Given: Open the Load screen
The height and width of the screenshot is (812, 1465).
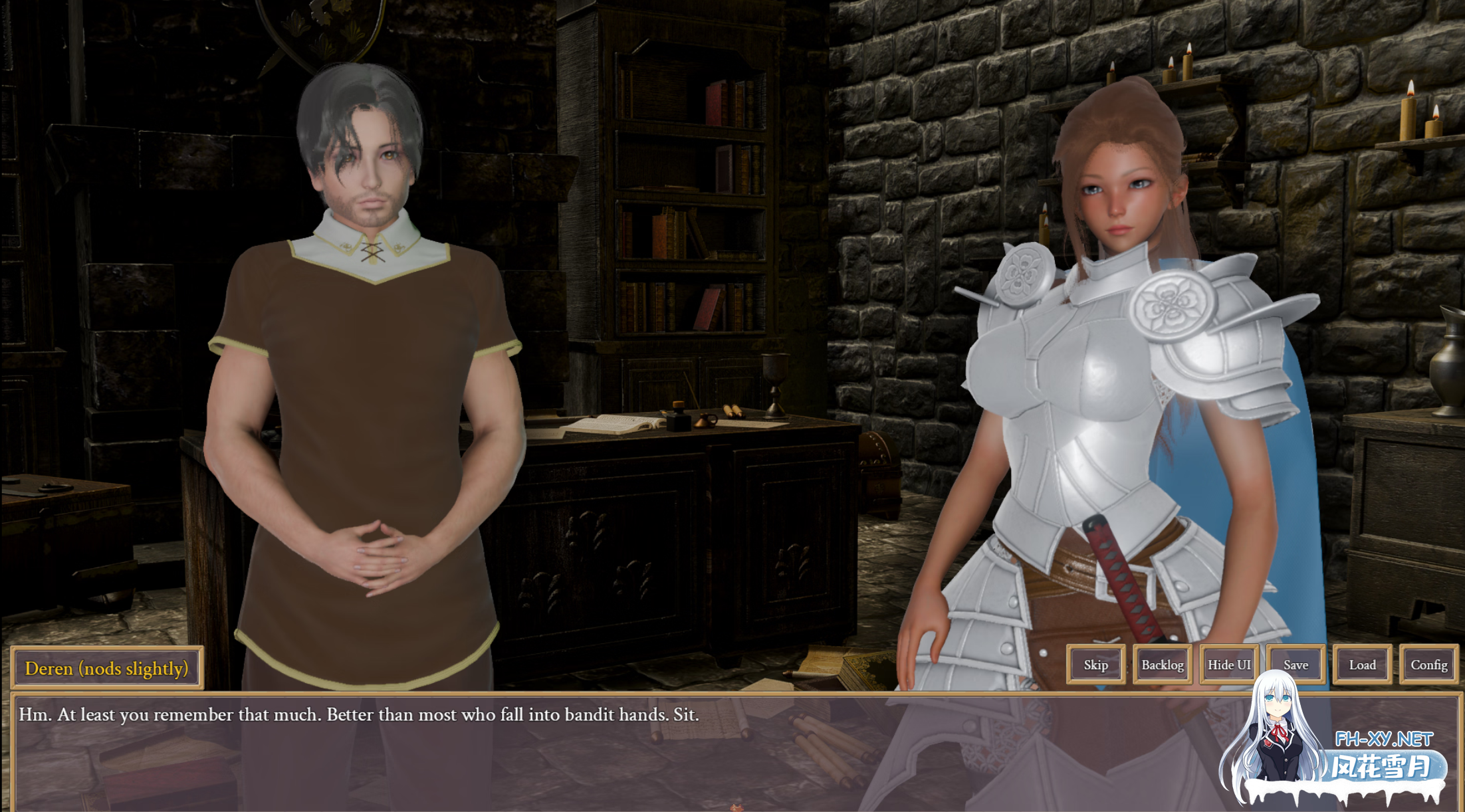Looking at the screenshot, I should (x=1361, y=664).
